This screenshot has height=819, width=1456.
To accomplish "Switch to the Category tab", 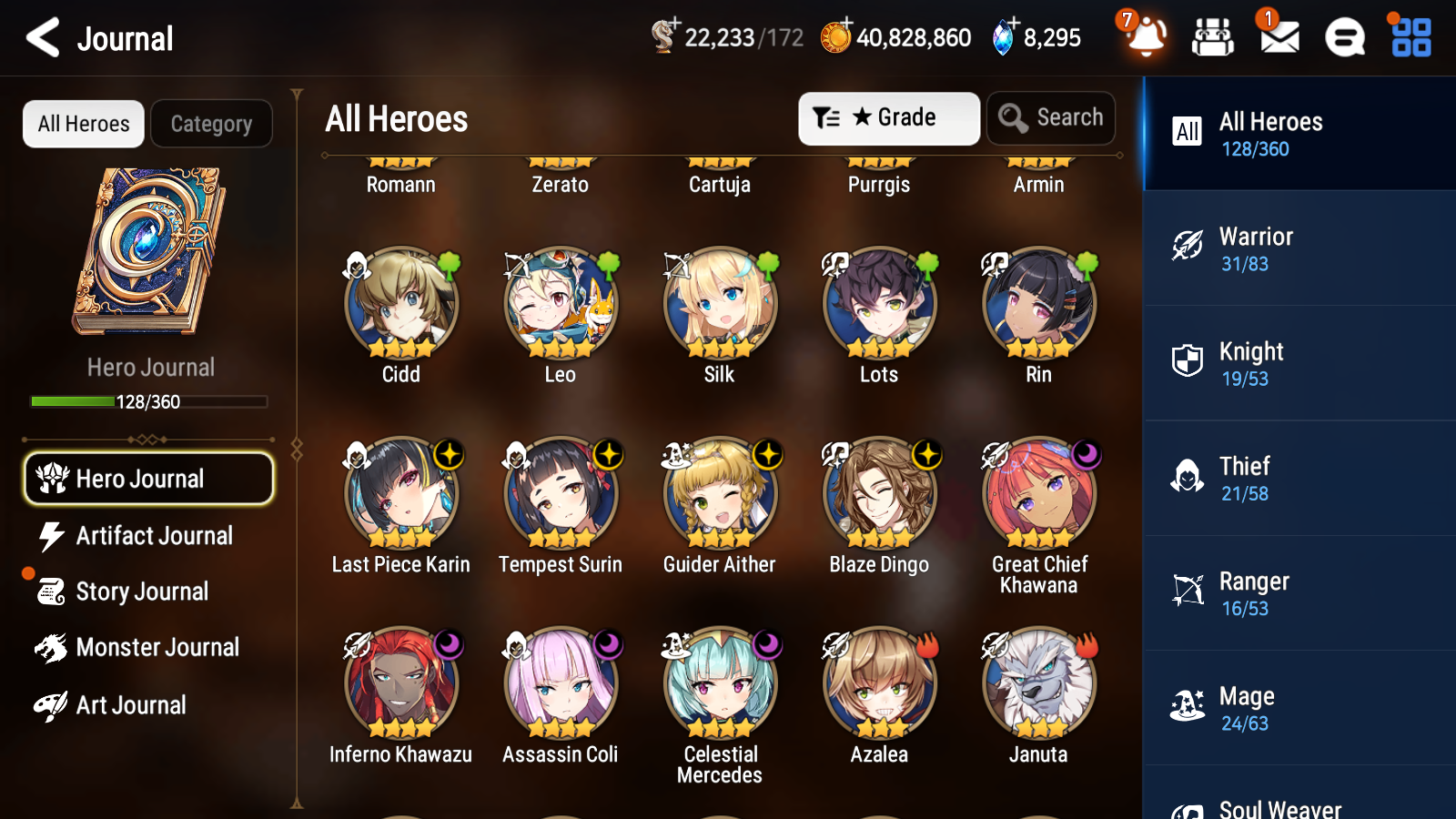I will (x=211, y=124).
